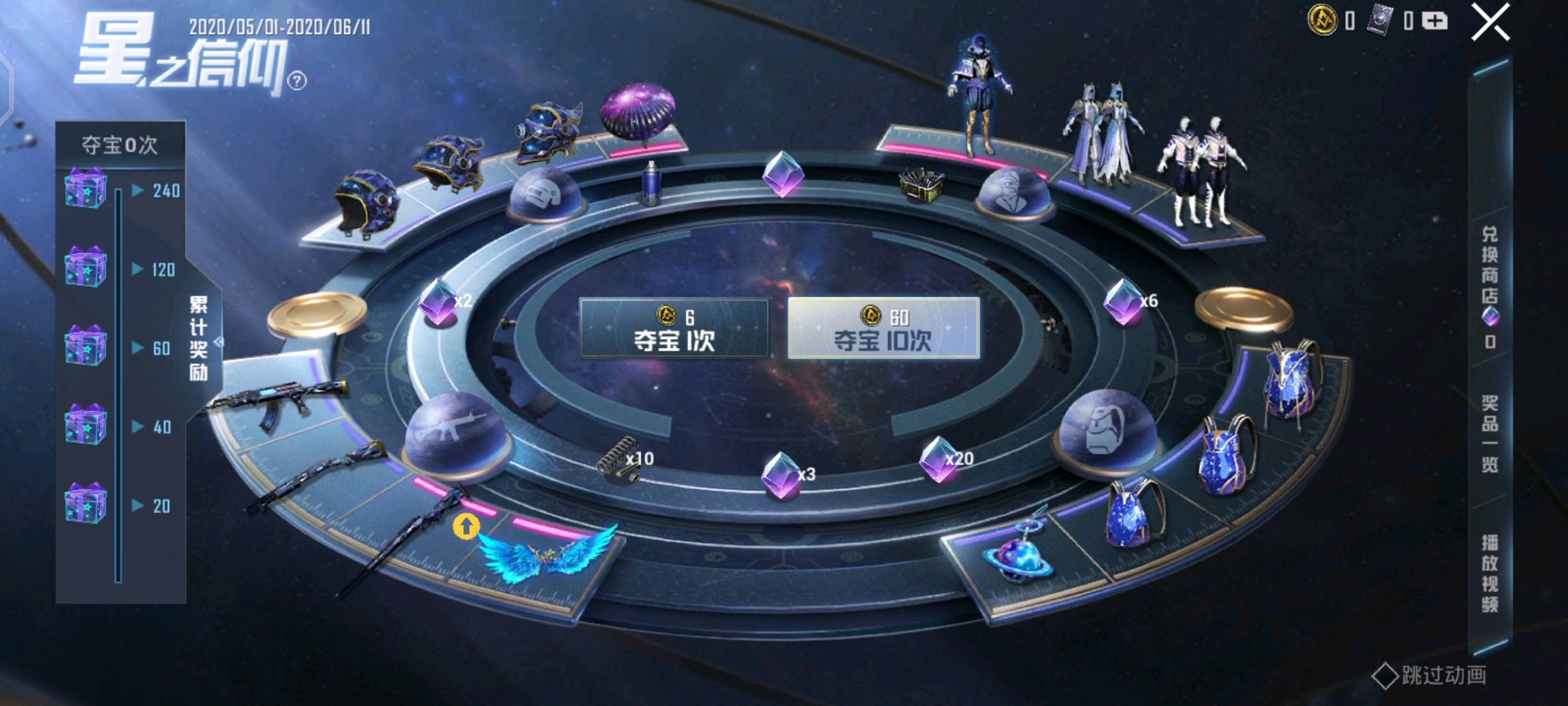
Task: Preview the starry assault rifle skin prize
Action: 278,401
